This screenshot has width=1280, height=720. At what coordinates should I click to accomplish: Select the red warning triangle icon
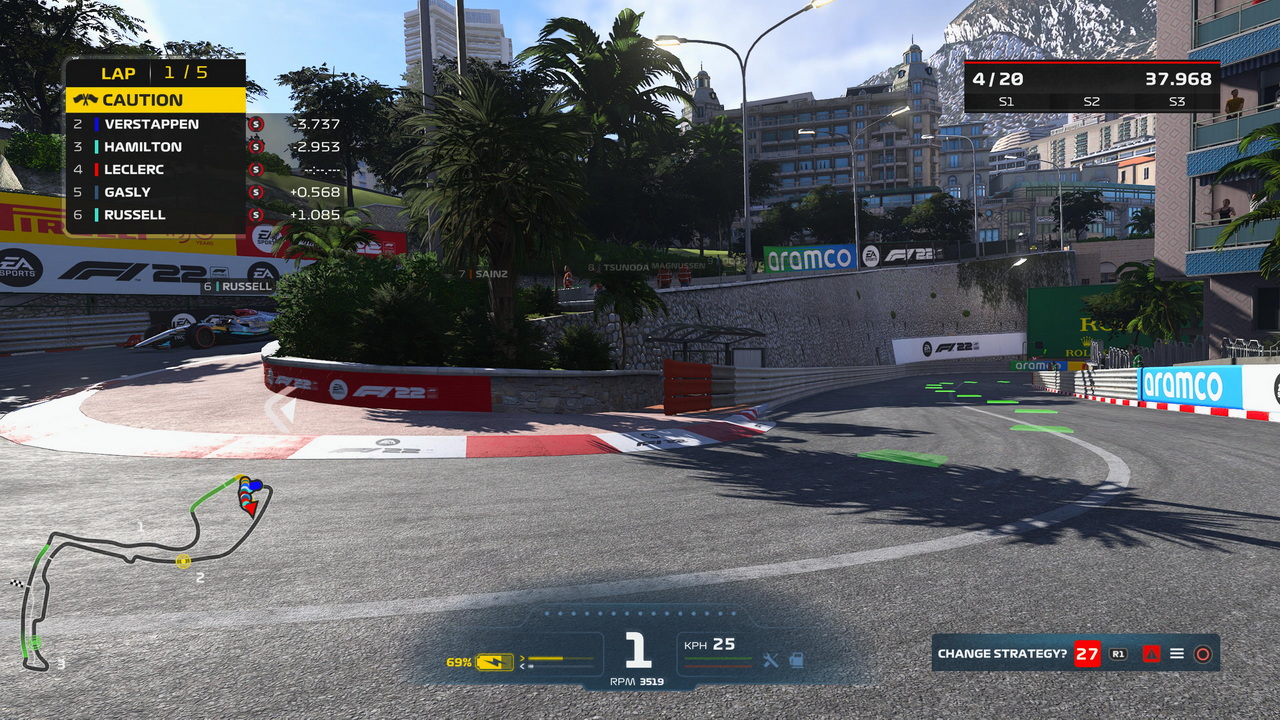click(x=1151, y=654)
